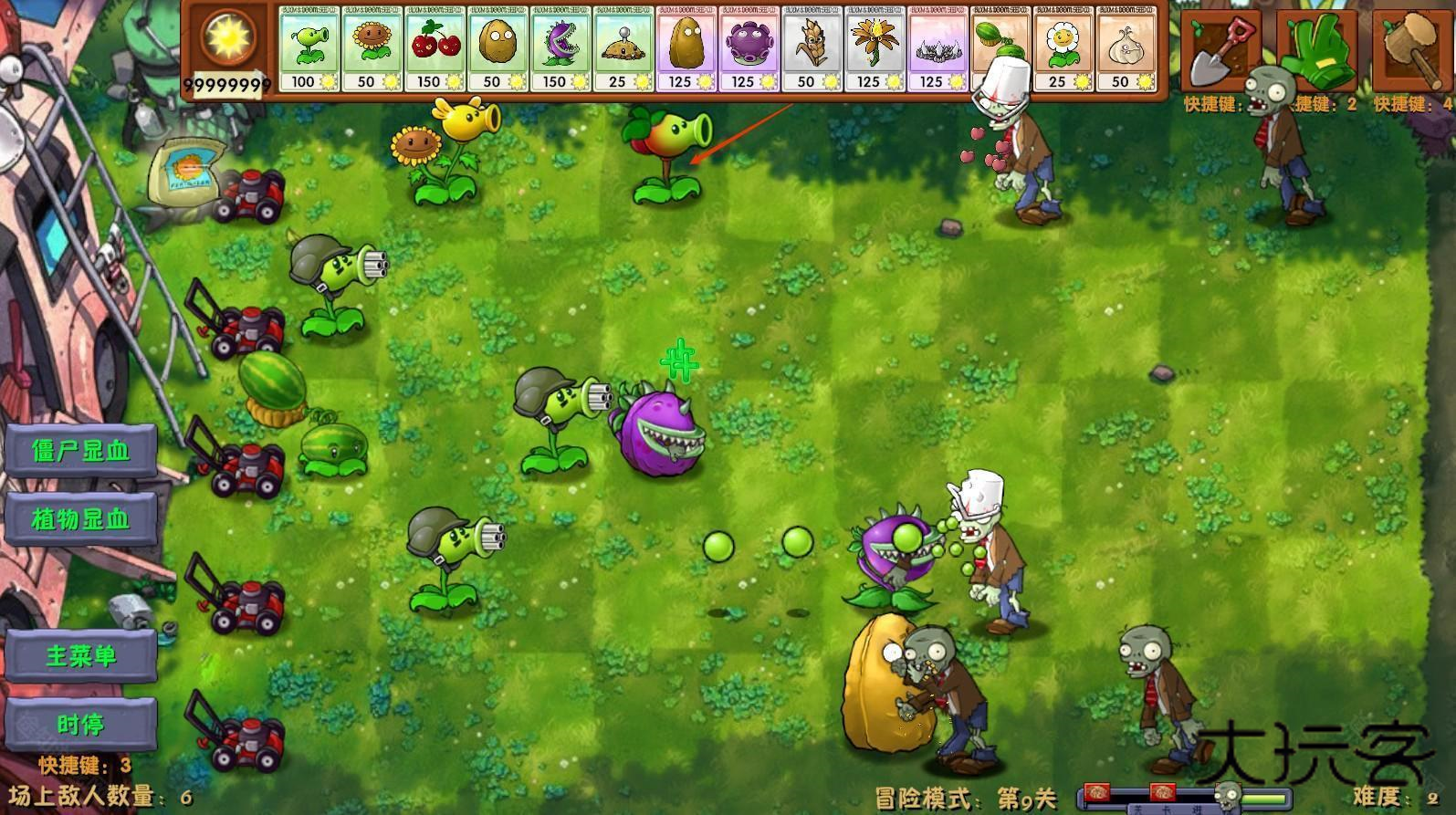Pick the Gloom-shroom seed packet
This screenshot has width=1456, height=815.
click(750, 50)
